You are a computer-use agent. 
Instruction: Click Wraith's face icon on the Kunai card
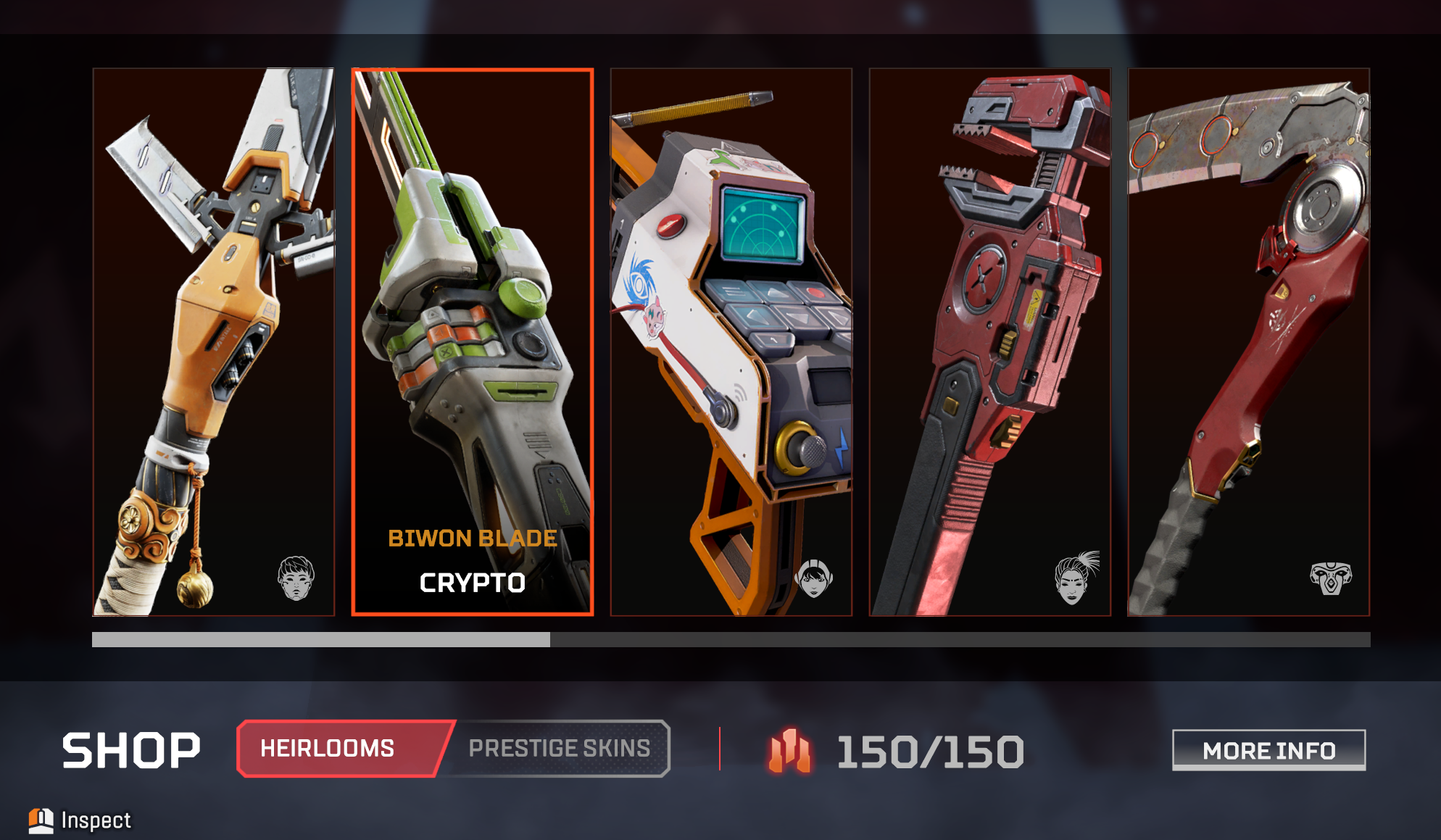click(297, 578)
